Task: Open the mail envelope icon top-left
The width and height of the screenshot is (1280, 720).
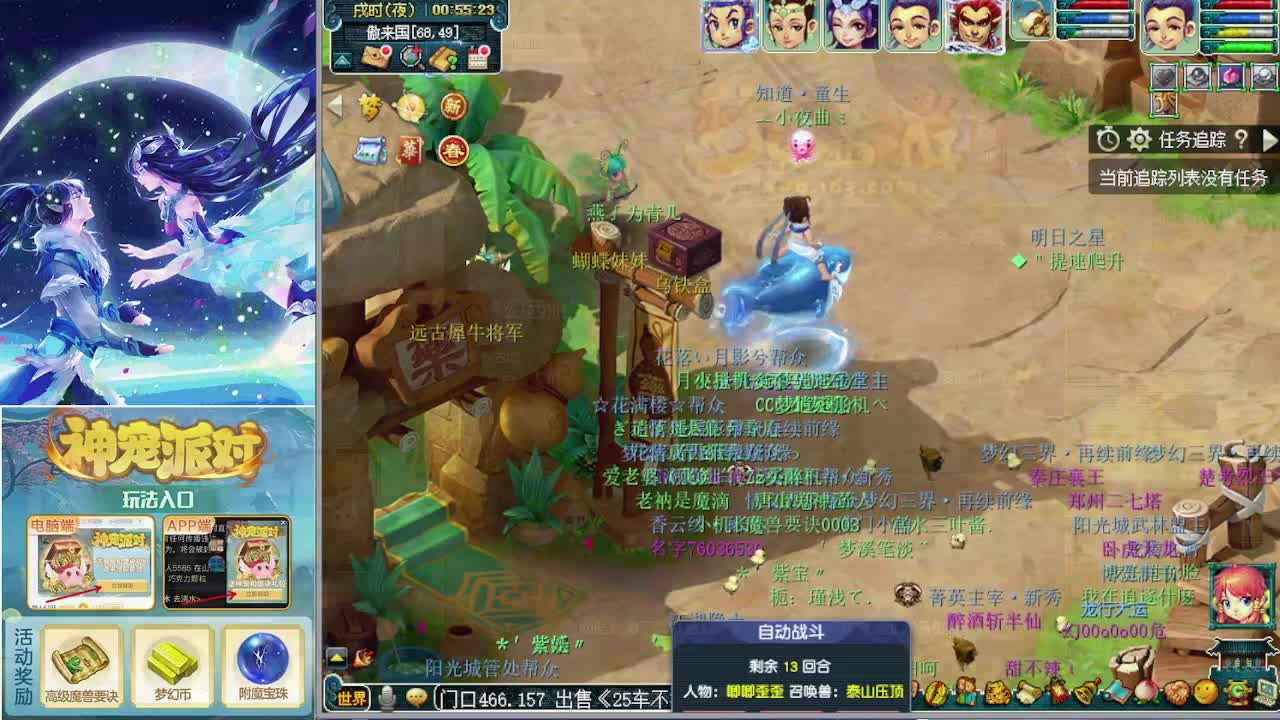Action: click(374, 57)
